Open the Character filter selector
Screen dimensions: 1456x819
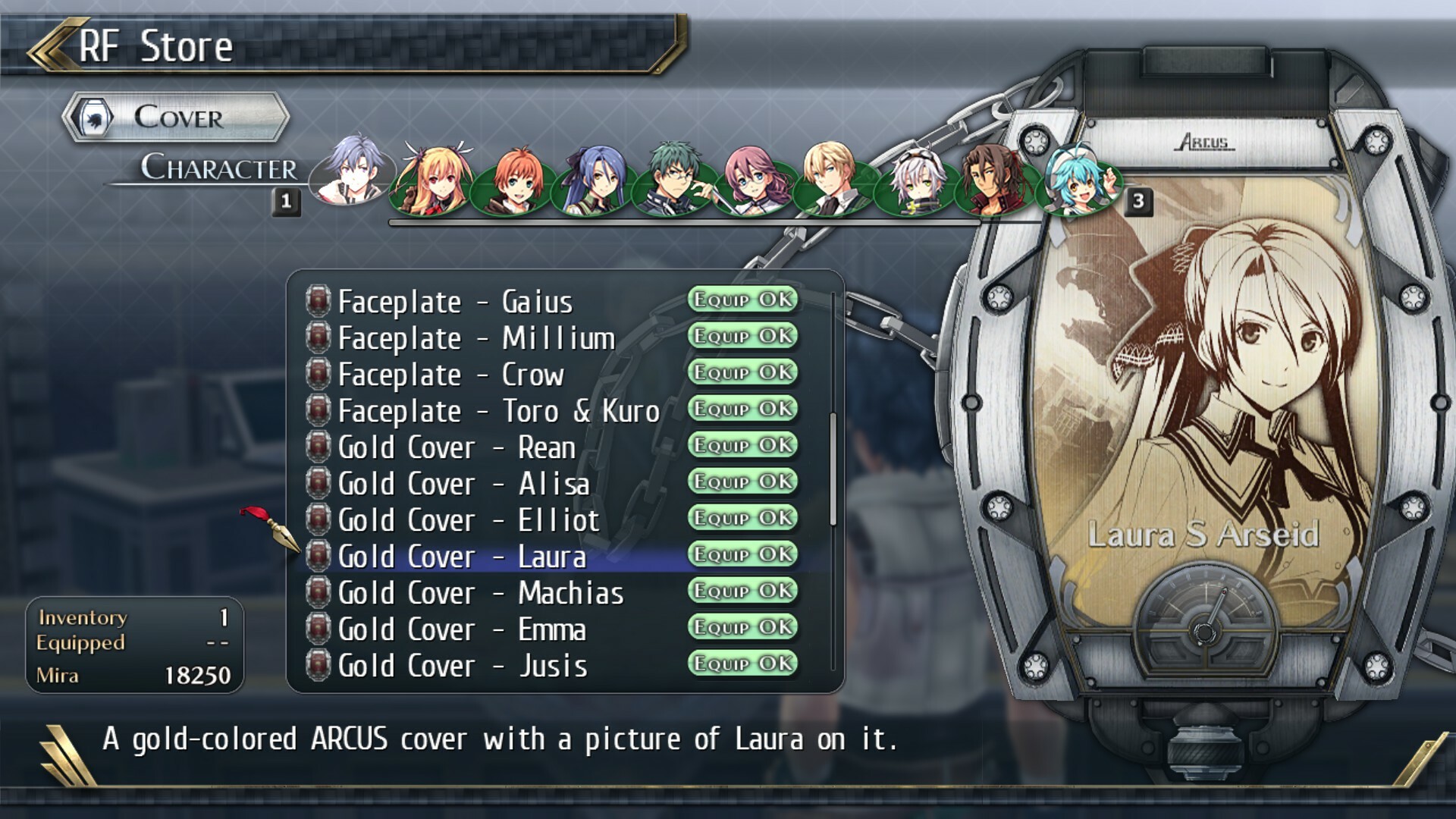(220, 168)
